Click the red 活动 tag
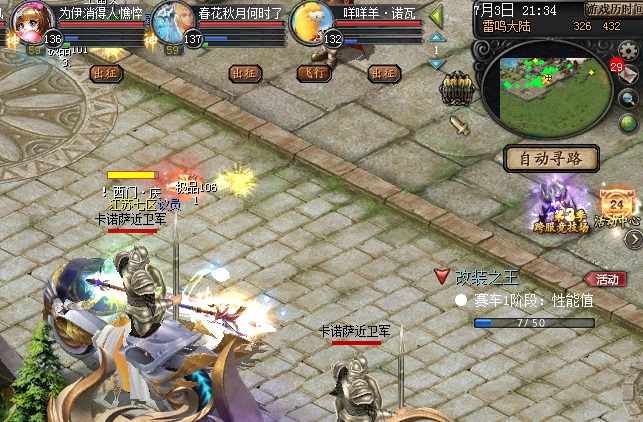The image size is (643, 422). click(606, 279)
